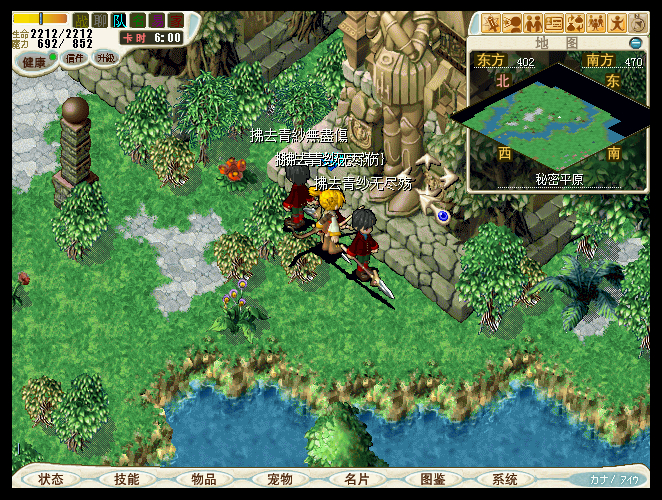
Task: Select the crossed swords duel icon
Action: [x=491, y=22]
